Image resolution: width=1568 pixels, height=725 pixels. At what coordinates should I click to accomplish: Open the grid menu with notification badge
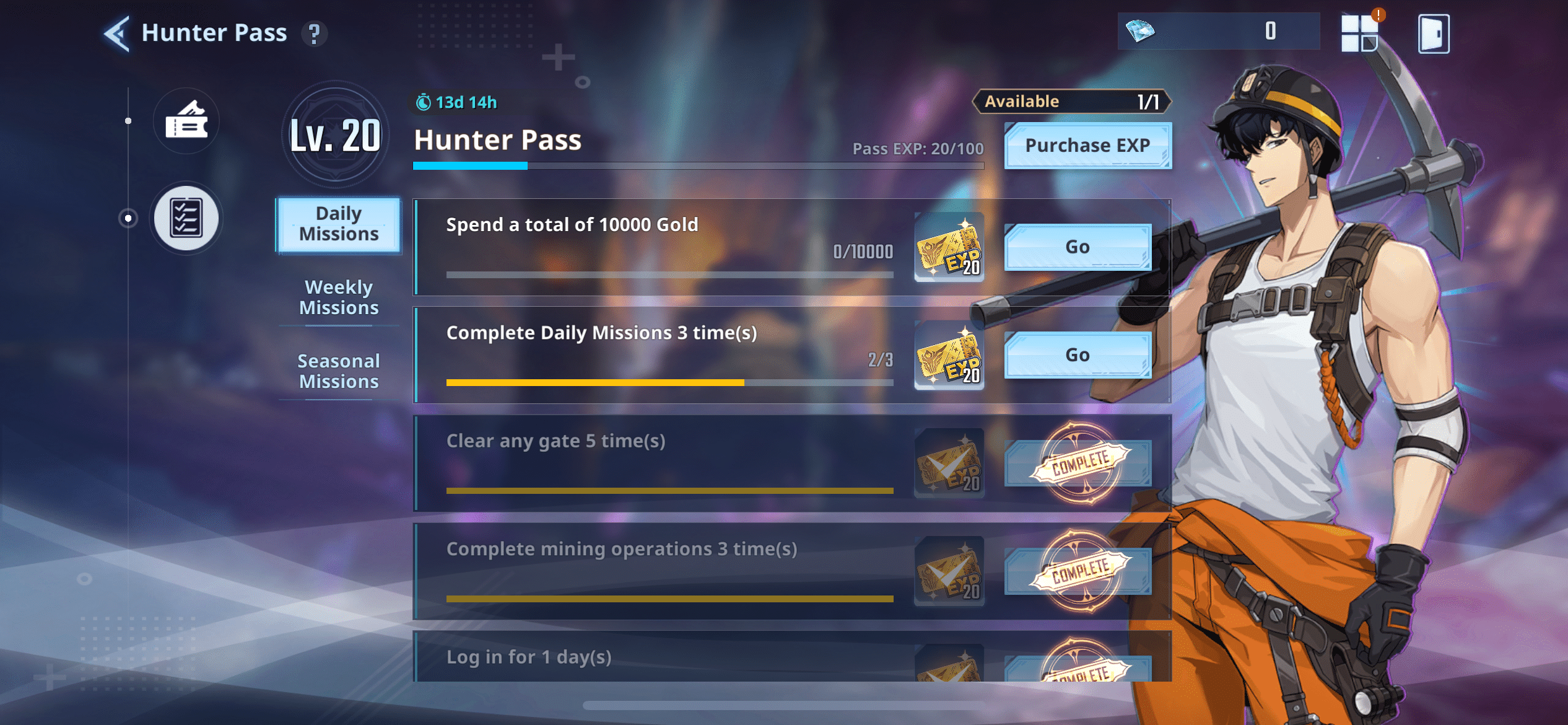1360,34
